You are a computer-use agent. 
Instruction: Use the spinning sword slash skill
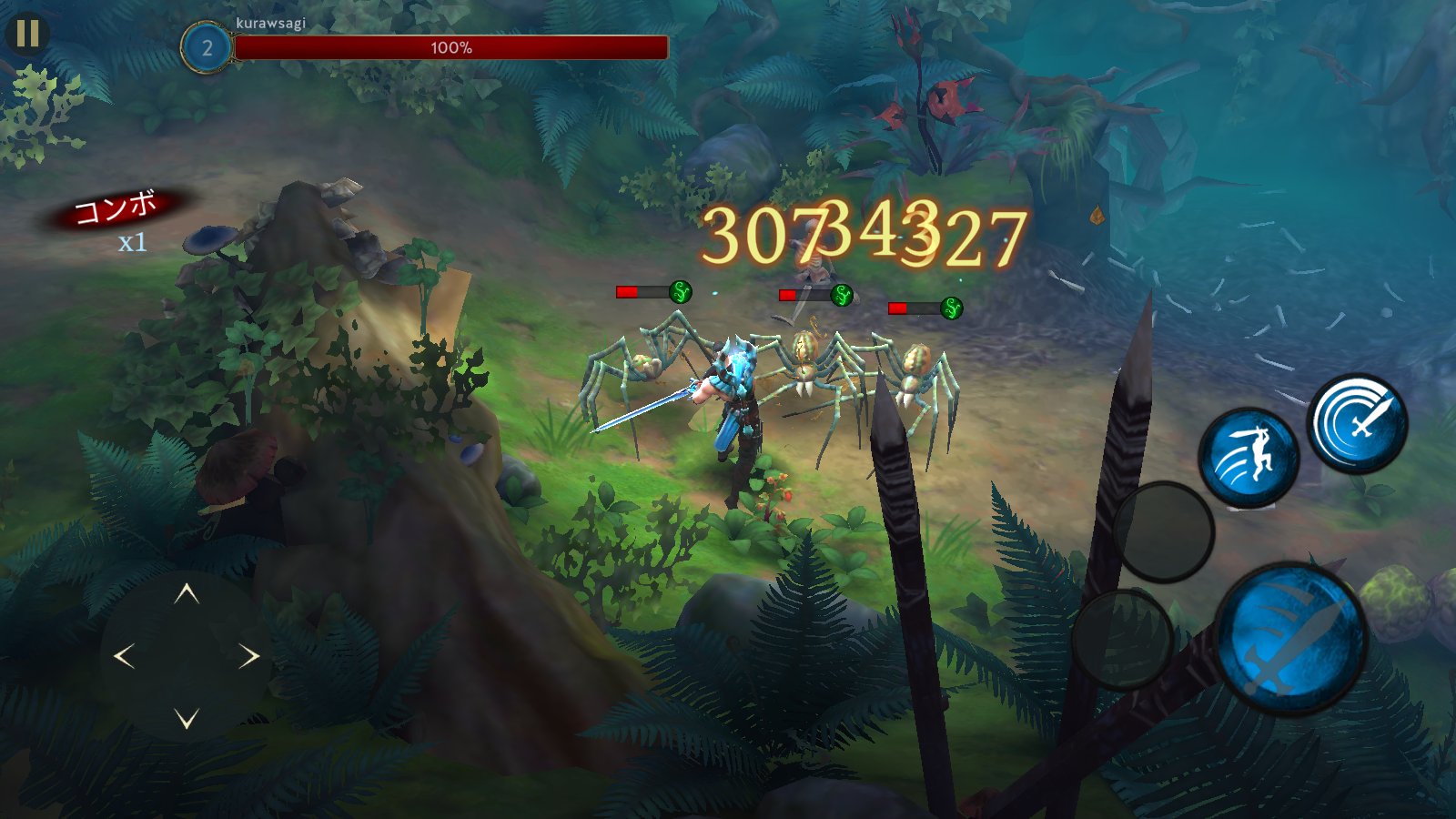pos(1357,424)
